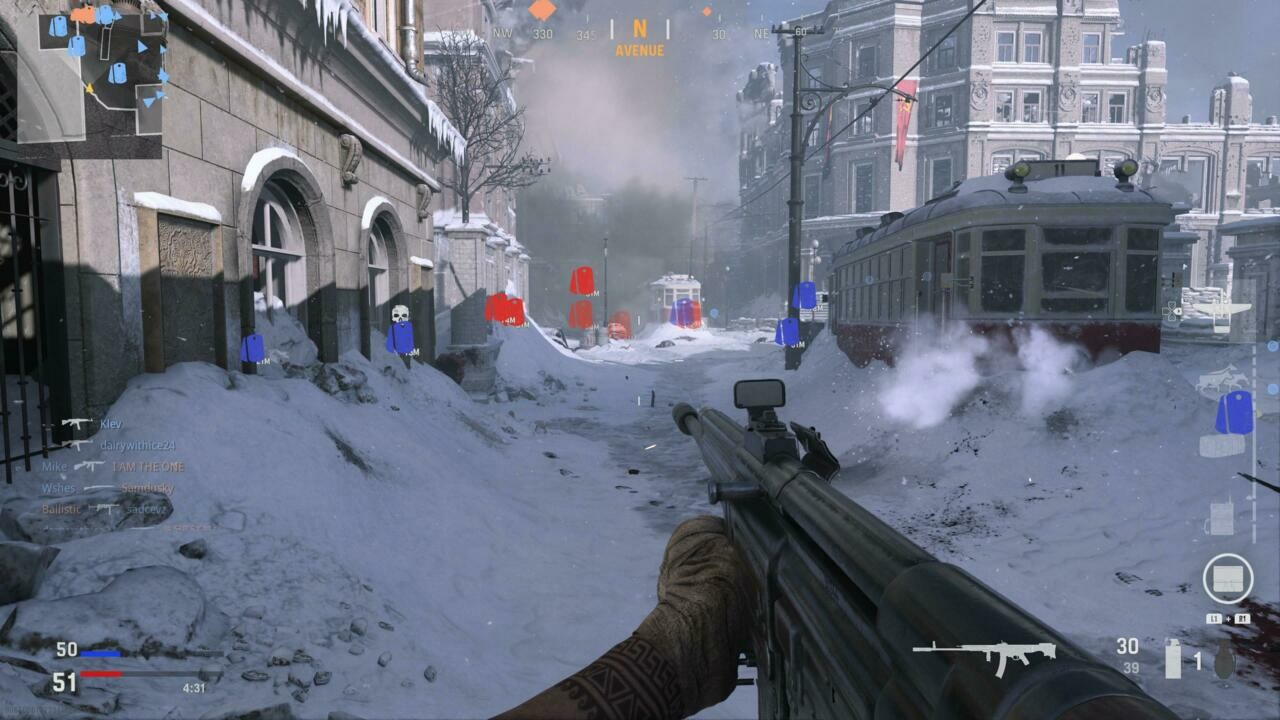Click the player name I AM THE ONE
This screenshot has height=720, width=1280.
tap(146, 468)
